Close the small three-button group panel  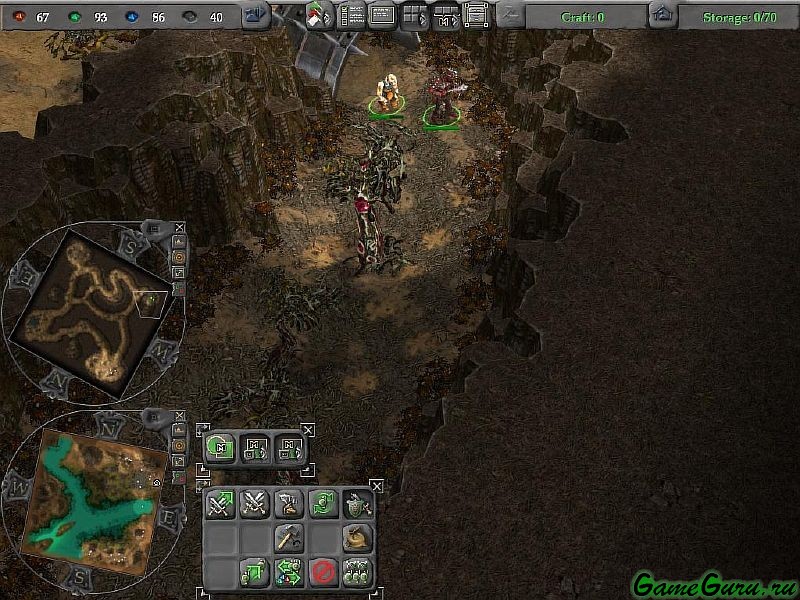point(308,430)
